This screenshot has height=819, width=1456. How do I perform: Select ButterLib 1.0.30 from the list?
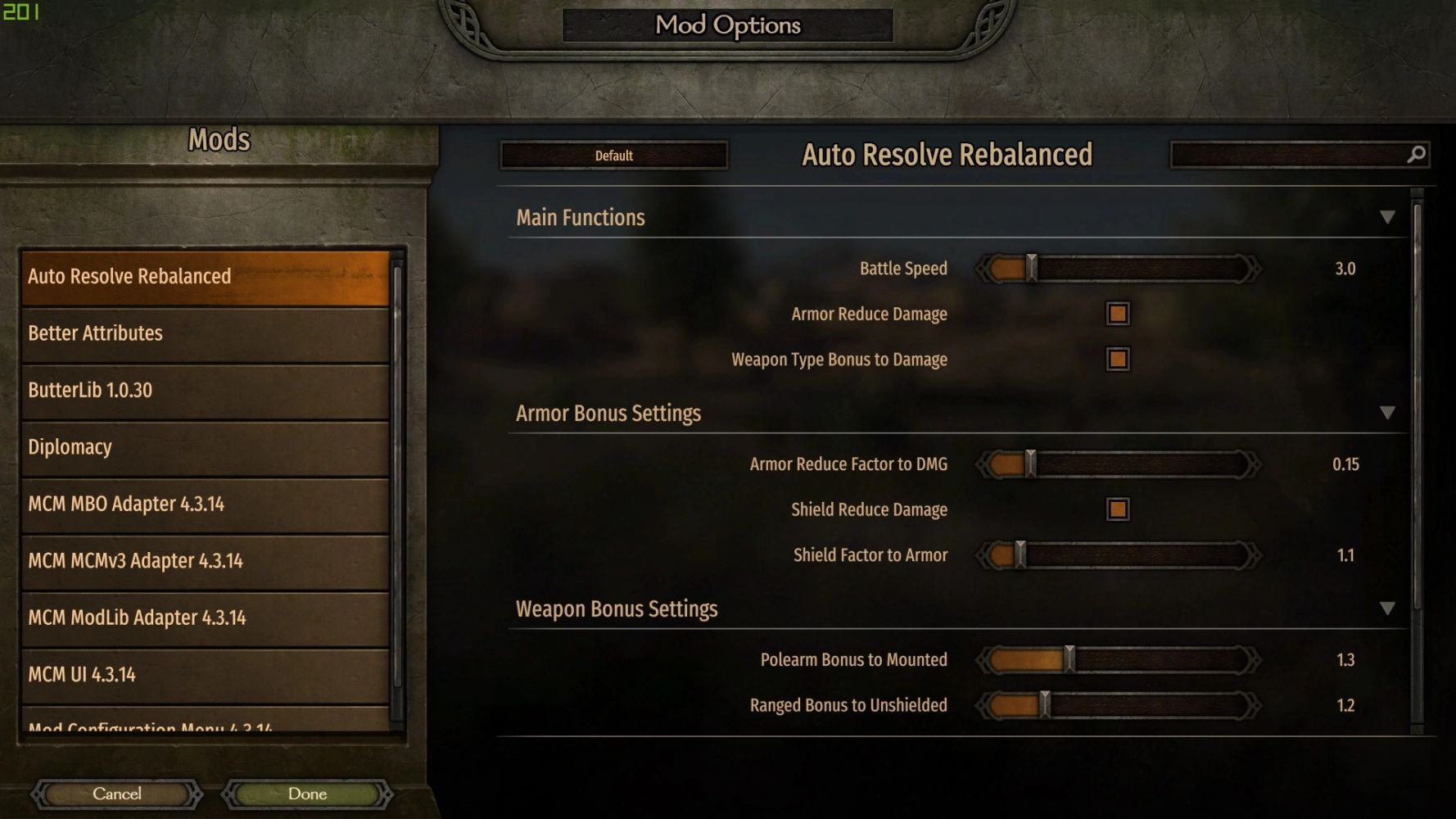click(205, 391)
